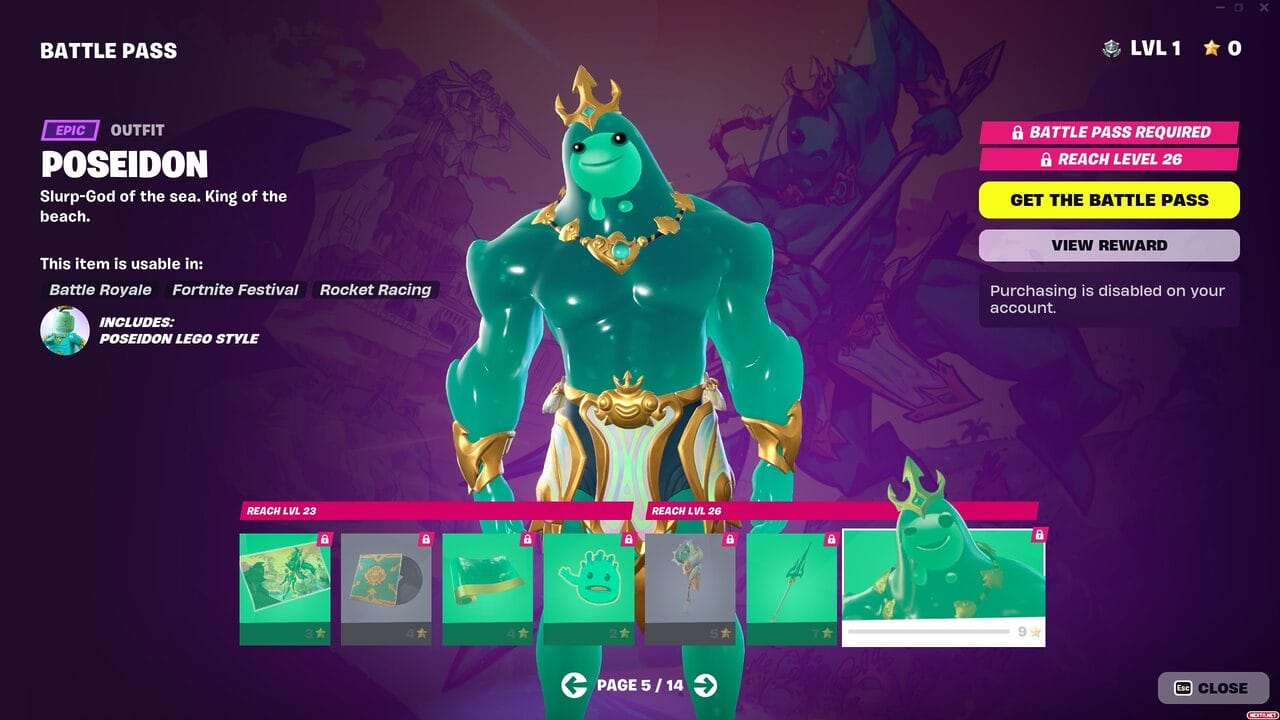
Task: Select the Battle Royale usability tag
Action: point(99,289)
